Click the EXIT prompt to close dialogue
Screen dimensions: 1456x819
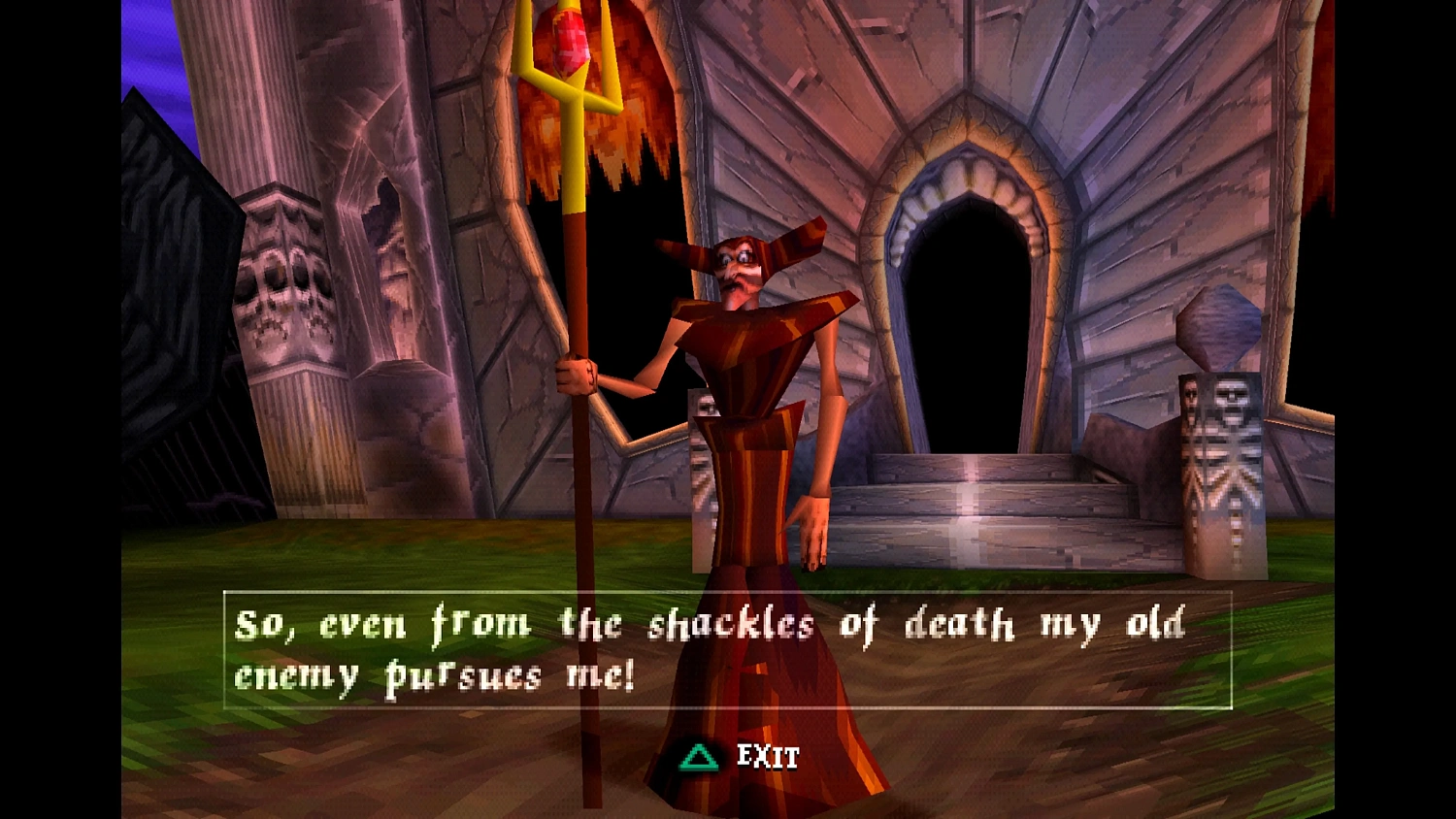click(x=767, y=757)
